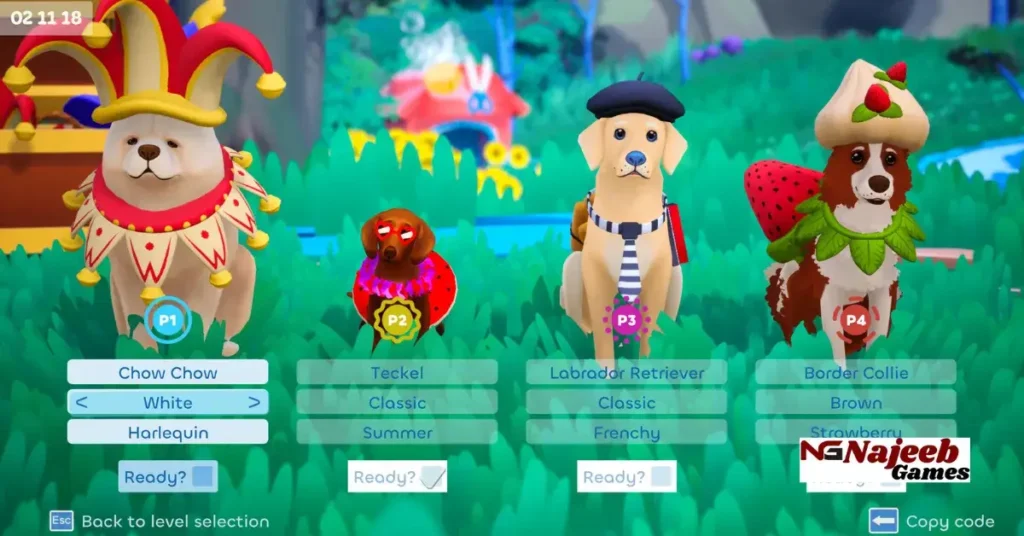1024x536 pixels.
Task: Click the Classic color under Teckel
Action: coord(397,403)
